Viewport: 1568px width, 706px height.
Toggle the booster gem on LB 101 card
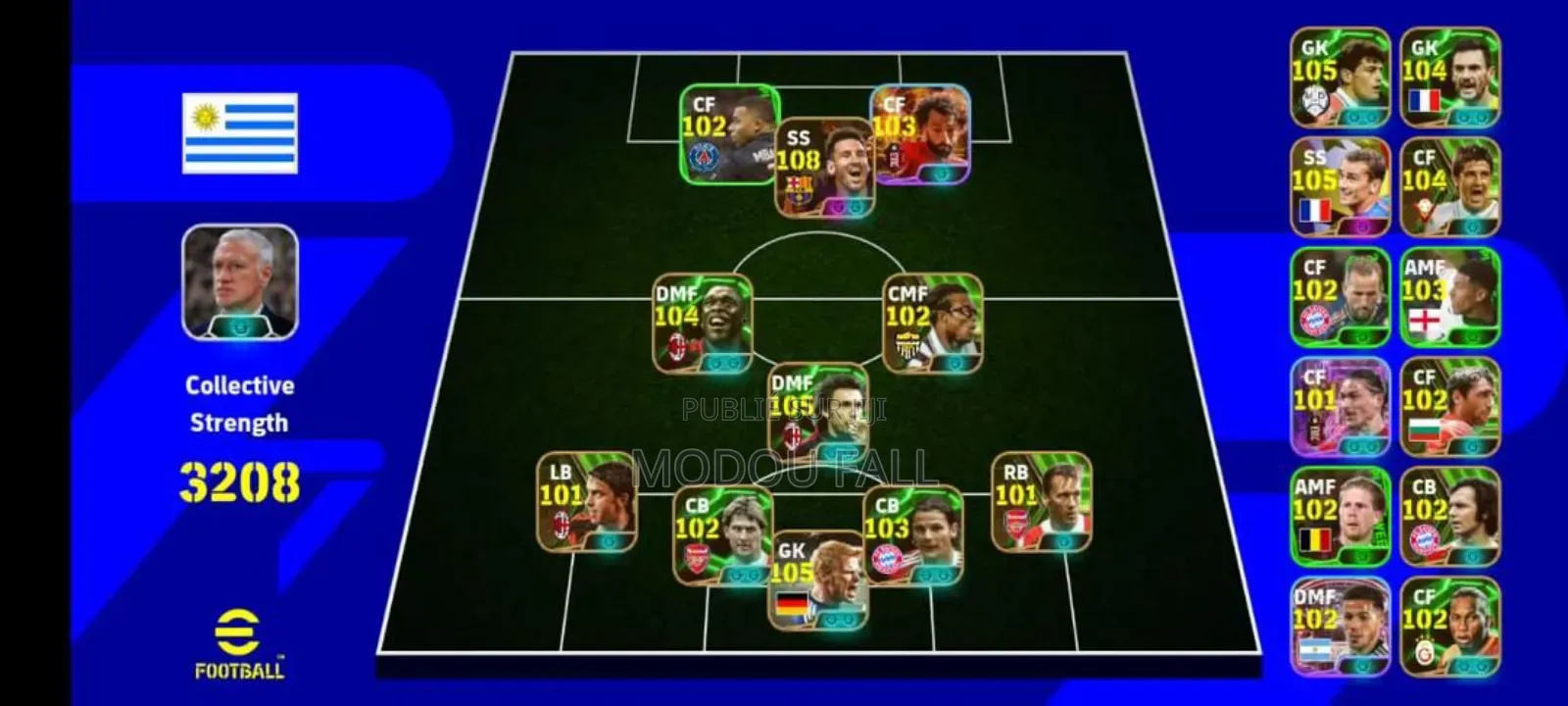[x=609, y=540]
